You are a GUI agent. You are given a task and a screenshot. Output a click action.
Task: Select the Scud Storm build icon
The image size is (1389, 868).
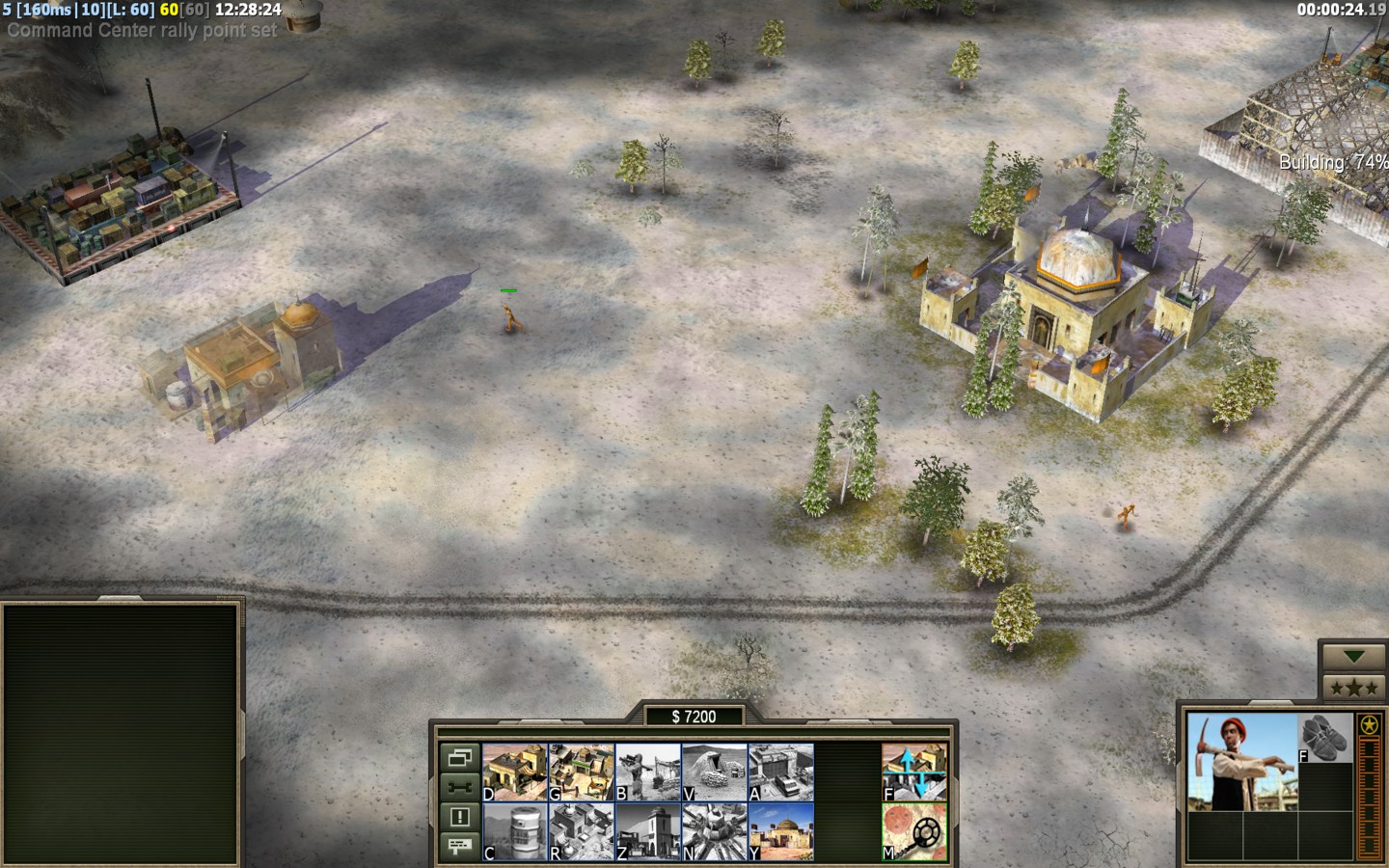(714, 831)
